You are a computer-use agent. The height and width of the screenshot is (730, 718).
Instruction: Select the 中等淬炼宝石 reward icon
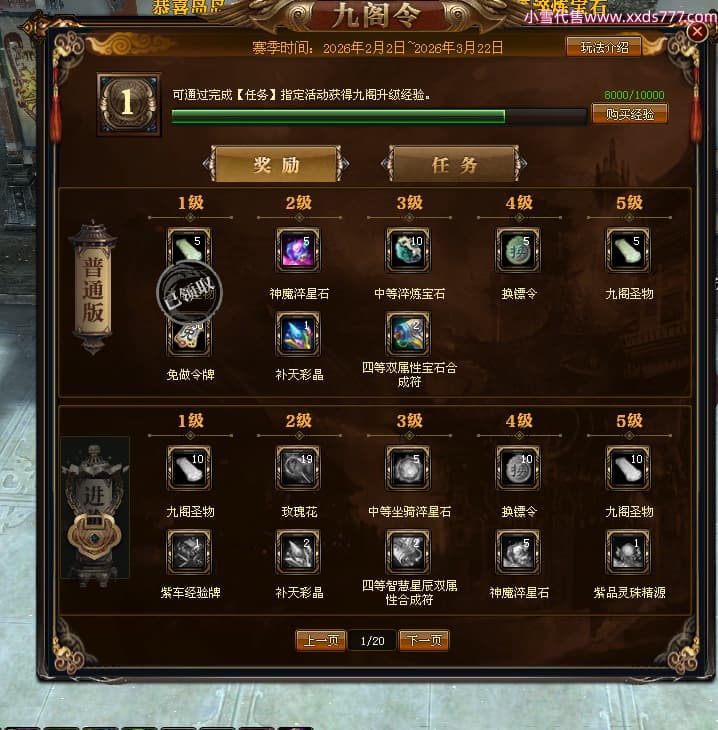[x=408, y=250]
